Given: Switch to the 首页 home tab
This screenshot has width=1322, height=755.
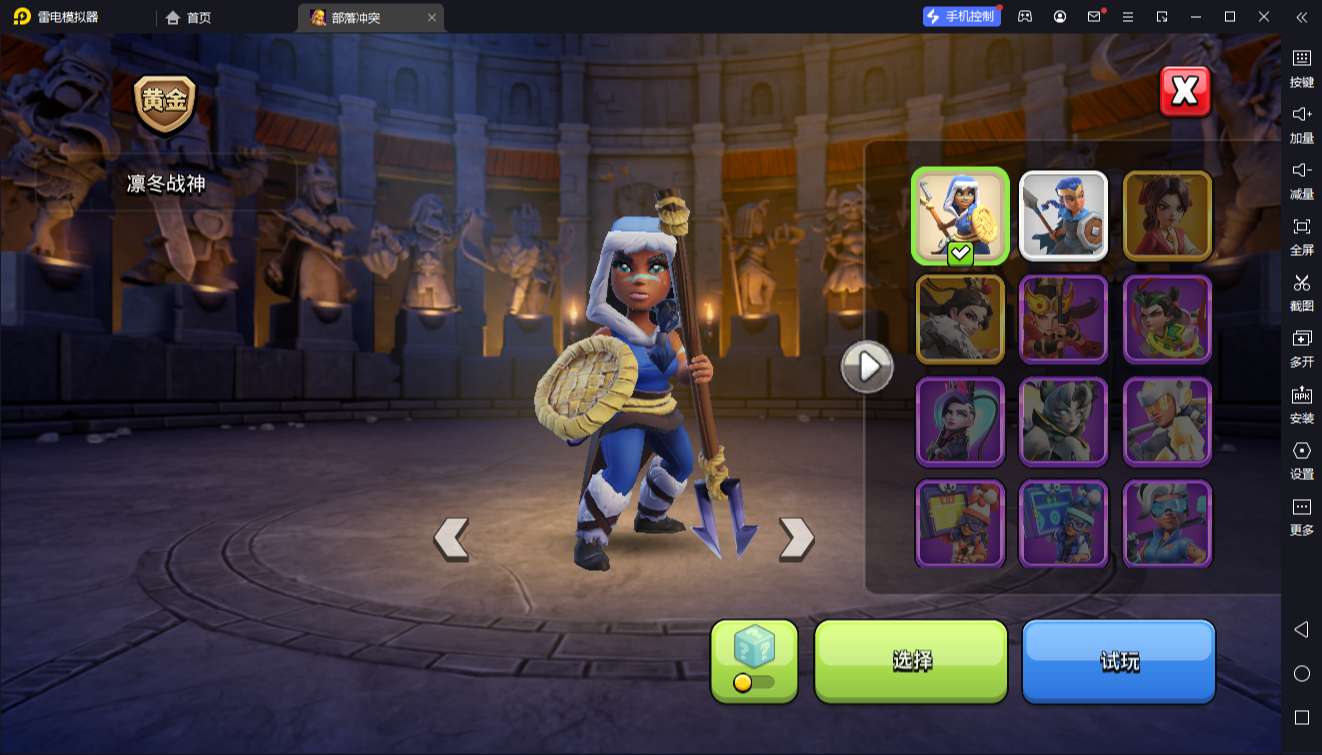Looking at the screenshot, I should click(x=189, y=17).
